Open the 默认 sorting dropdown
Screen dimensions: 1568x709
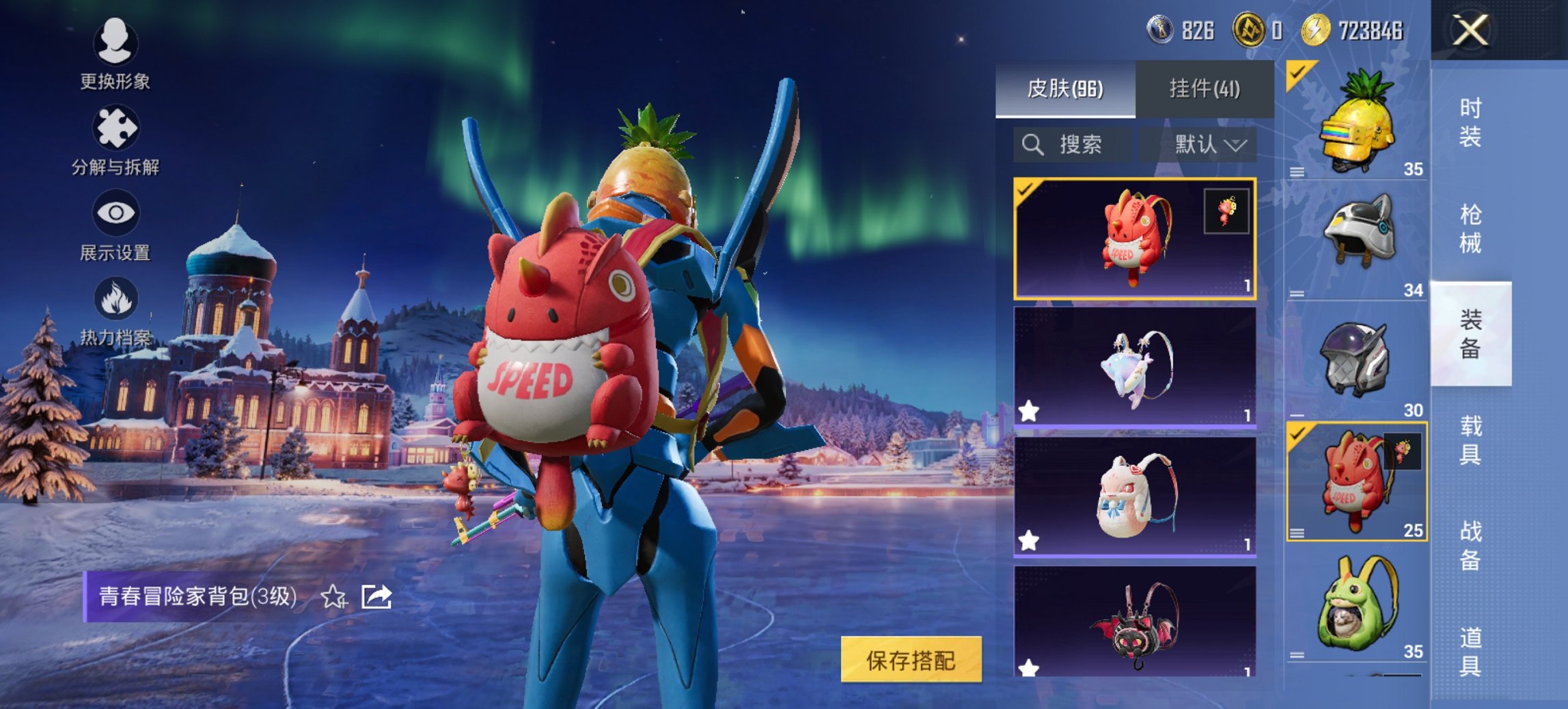[1210, 144]
